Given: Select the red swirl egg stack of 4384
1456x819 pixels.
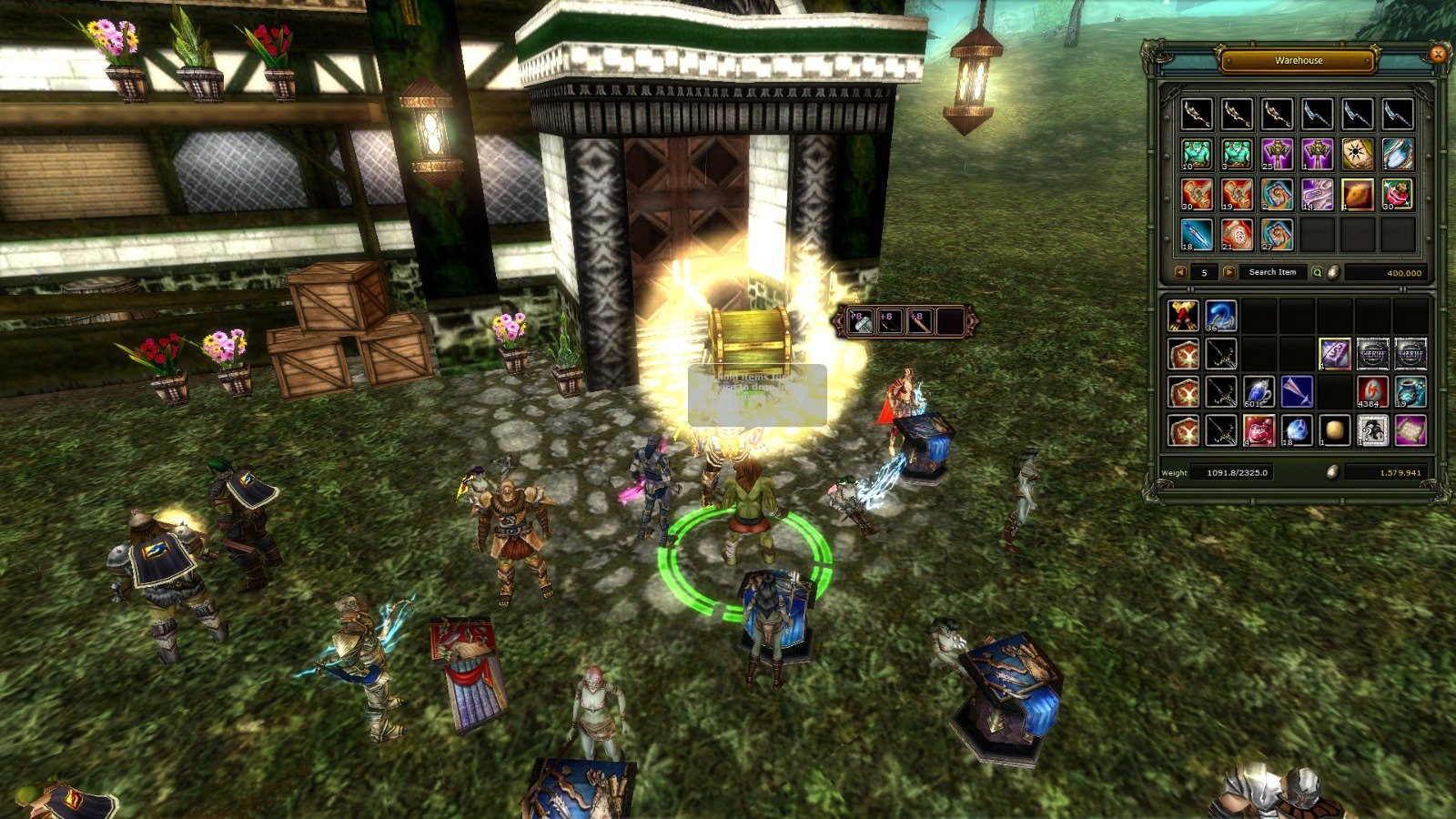Looking at the screenshot, I should tap(1372, 391).
